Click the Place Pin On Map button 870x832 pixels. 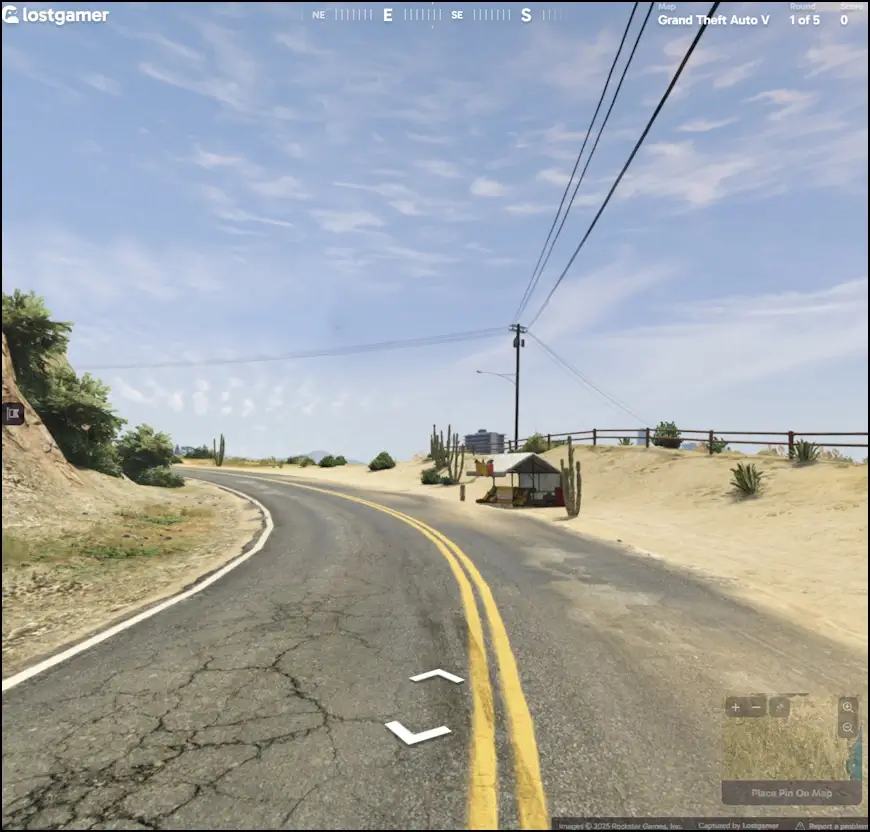pos(791,793)
